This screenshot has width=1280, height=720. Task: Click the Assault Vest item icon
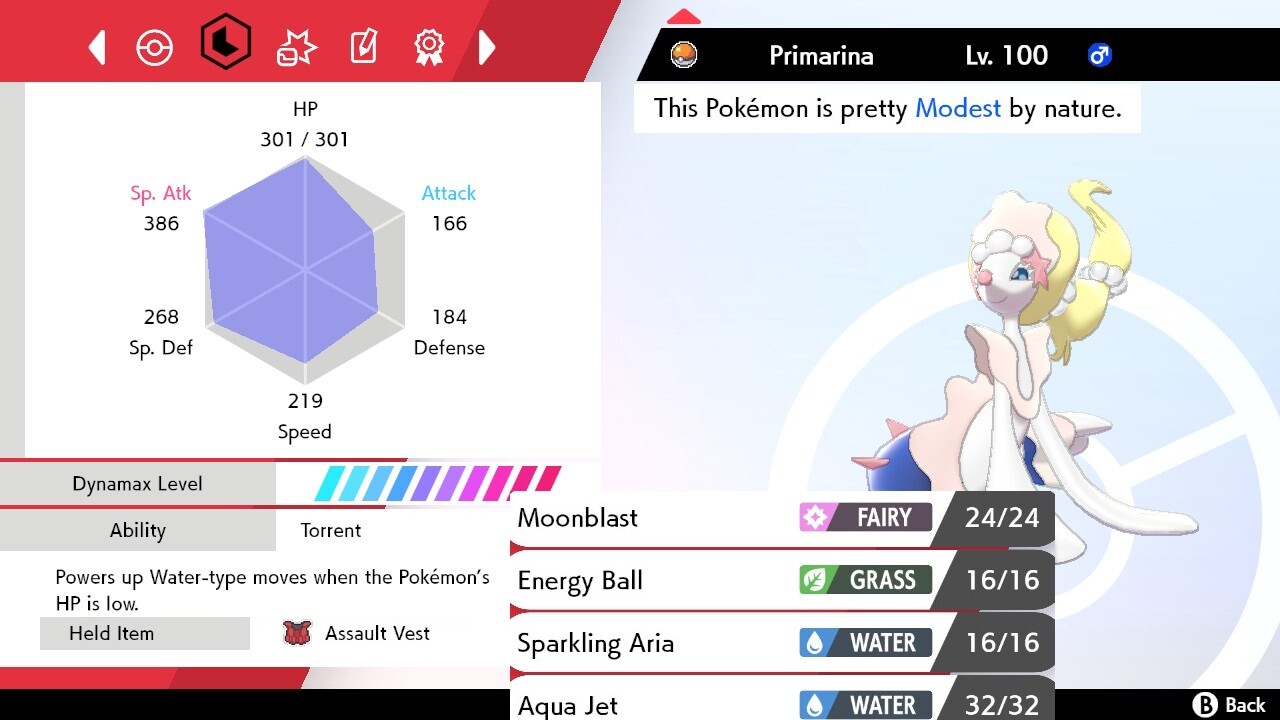tap(296, 633)
